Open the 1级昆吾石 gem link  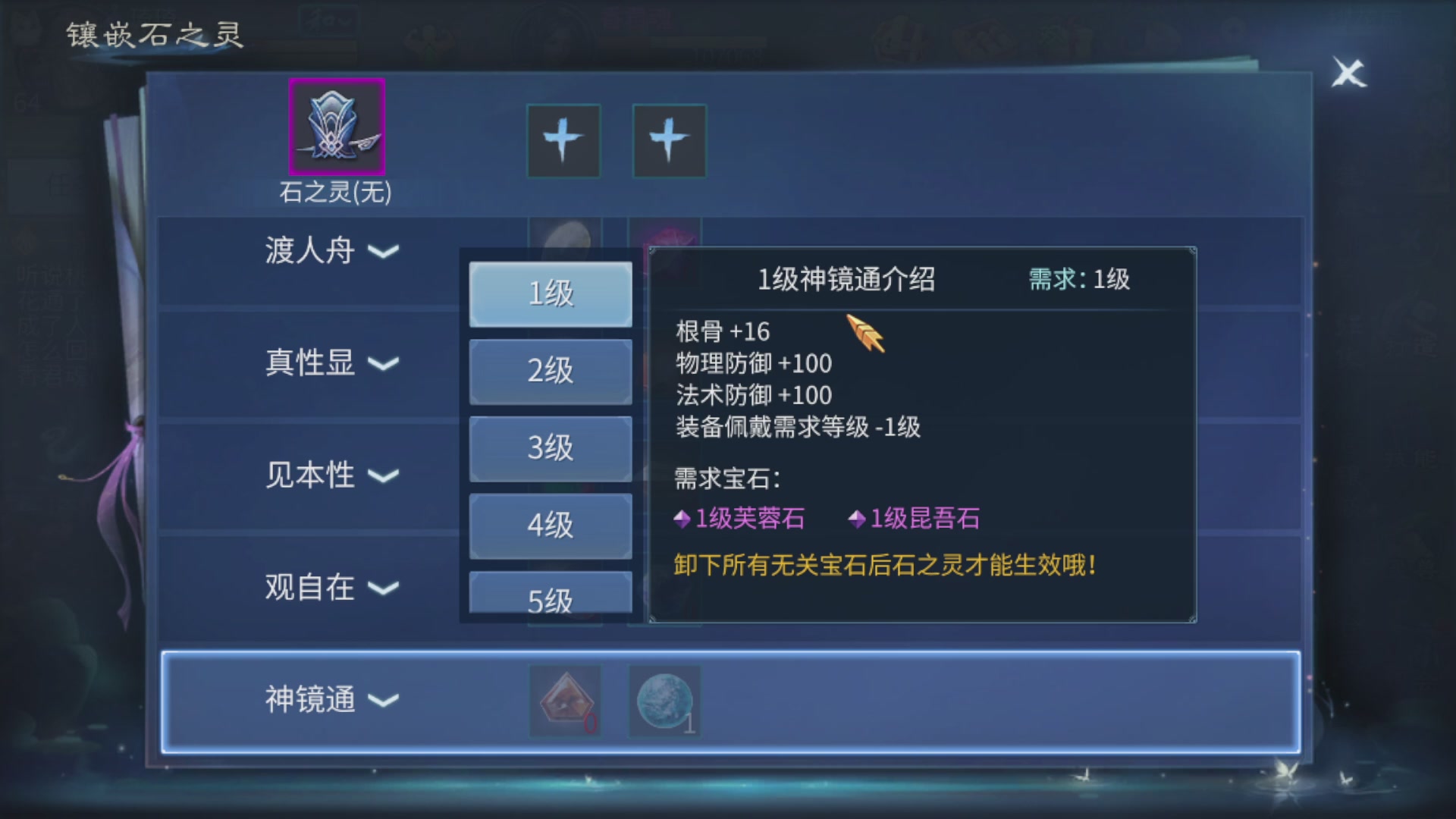click(x=925, y=519)
